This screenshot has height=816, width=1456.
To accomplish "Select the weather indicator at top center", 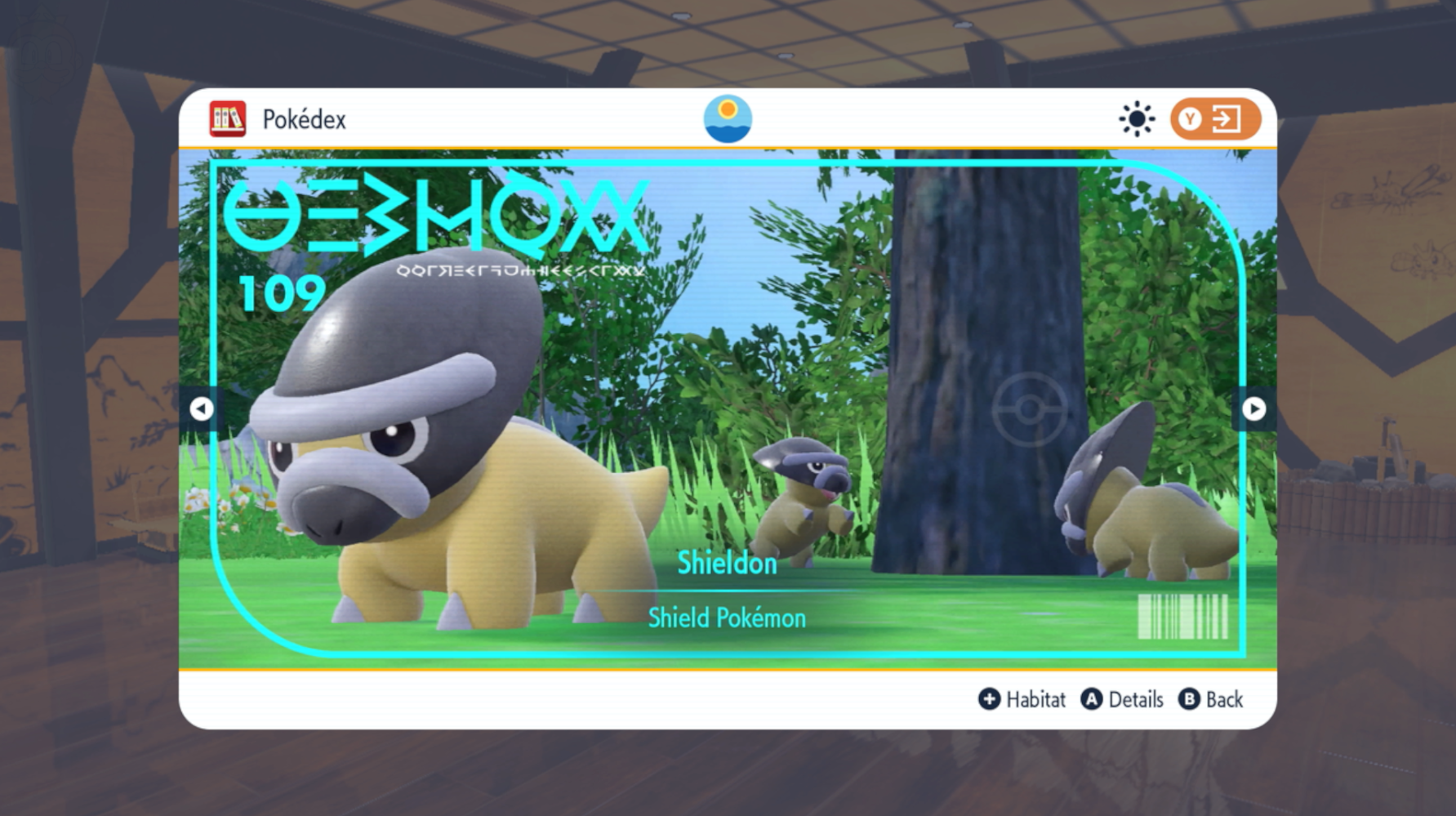I will (x=728, y=117).
